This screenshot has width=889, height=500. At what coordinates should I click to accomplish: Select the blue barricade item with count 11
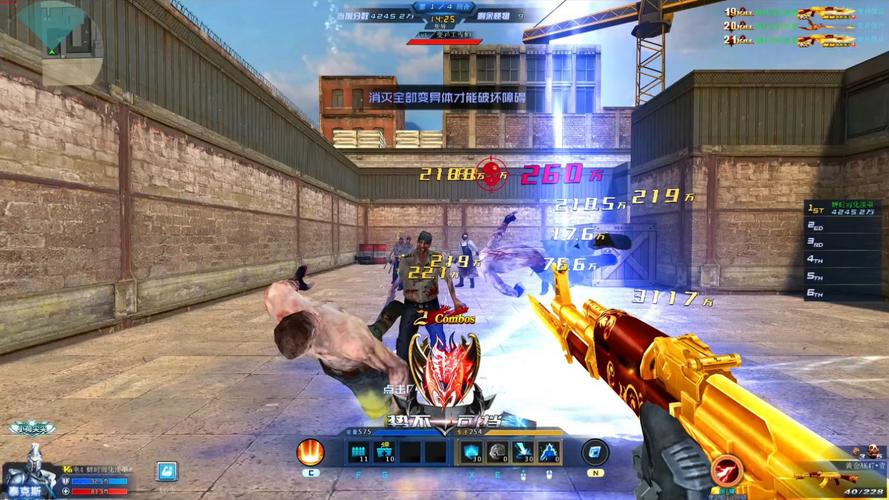pos(359,453)
